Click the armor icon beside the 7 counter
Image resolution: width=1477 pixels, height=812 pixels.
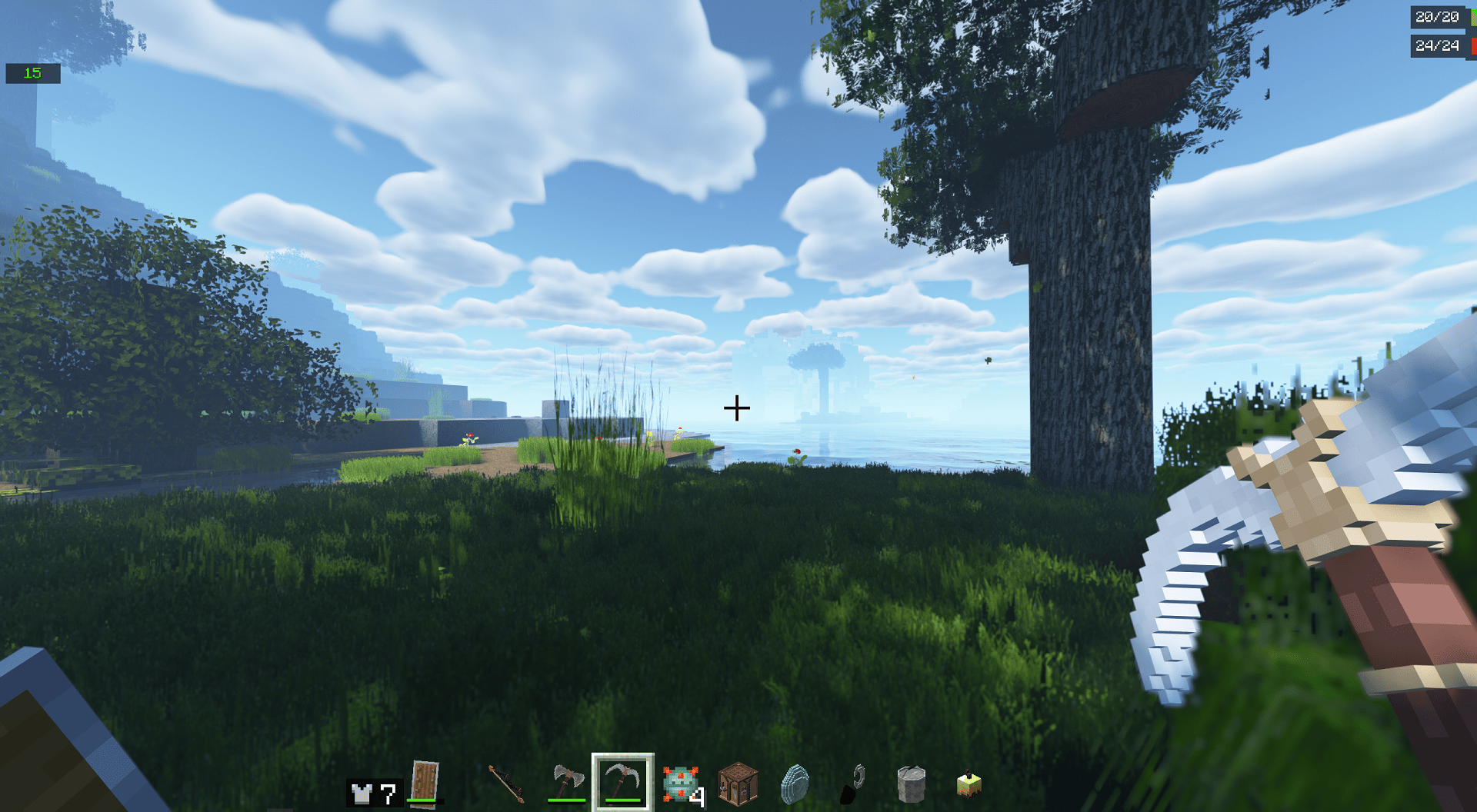pos(362,792)
